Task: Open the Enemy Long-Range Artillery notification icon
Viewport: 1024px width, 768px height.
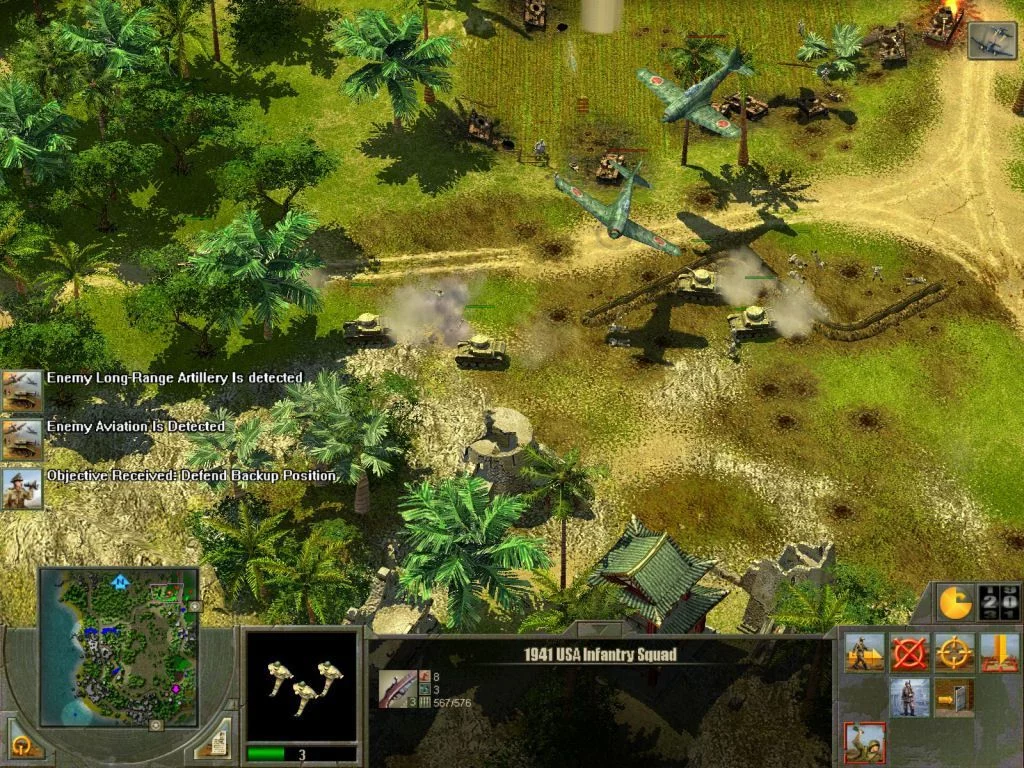Action: [x=22, y=390]
